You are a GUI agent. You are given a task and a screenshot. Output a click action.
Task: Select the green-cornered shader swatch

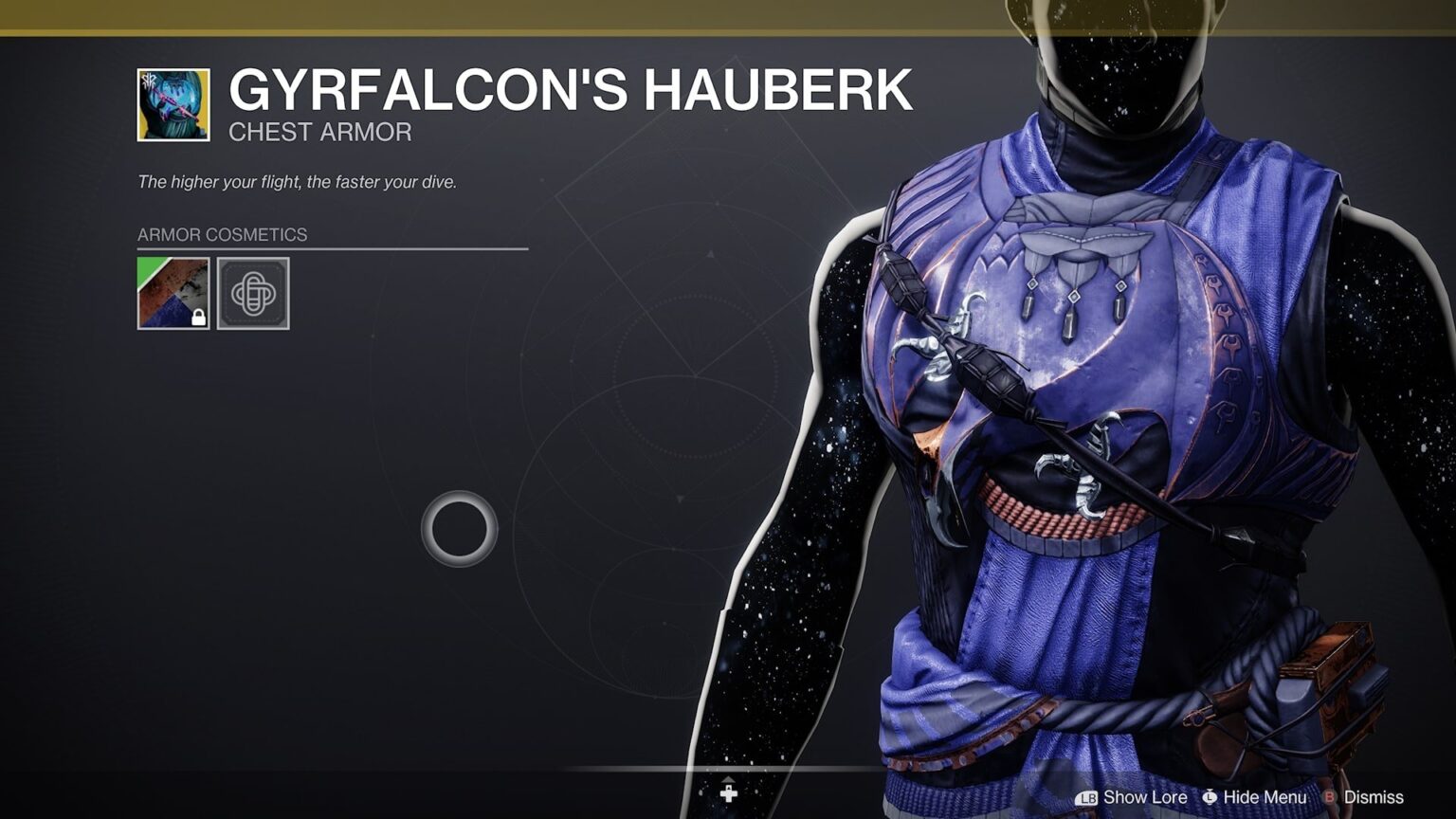tap(173, 292)
